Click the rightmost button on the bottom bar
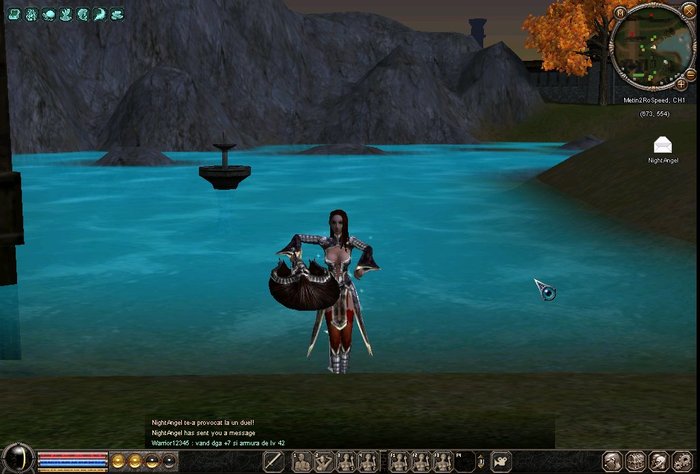 tap(683, 461)
